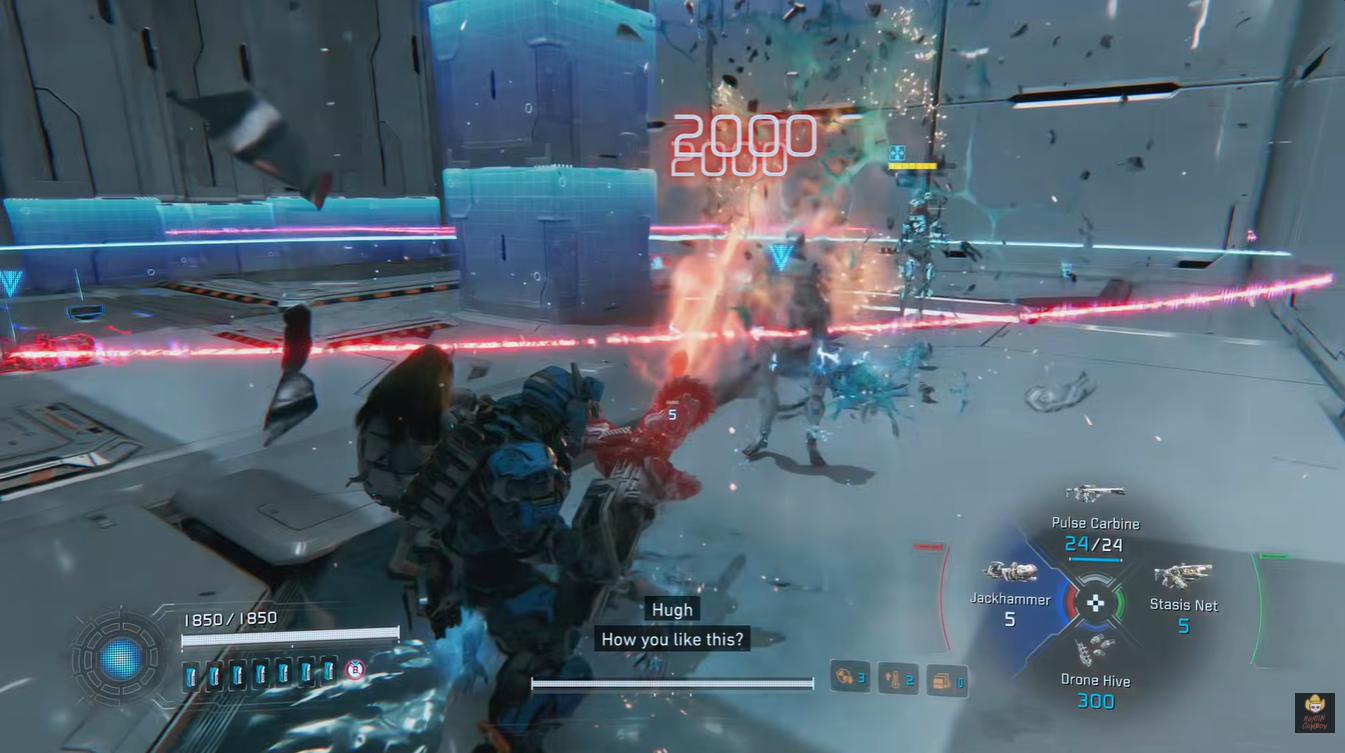Click the crossed-out injector icon in red circle
This screenshot has height=753, width=1345.
[x=355, y=671]
